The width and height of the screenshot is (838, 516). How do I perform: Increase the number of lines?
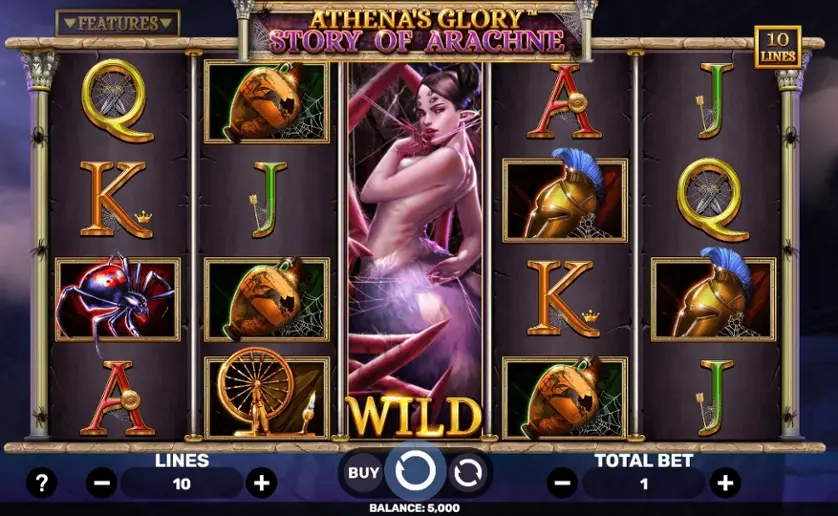click(262, 484)
